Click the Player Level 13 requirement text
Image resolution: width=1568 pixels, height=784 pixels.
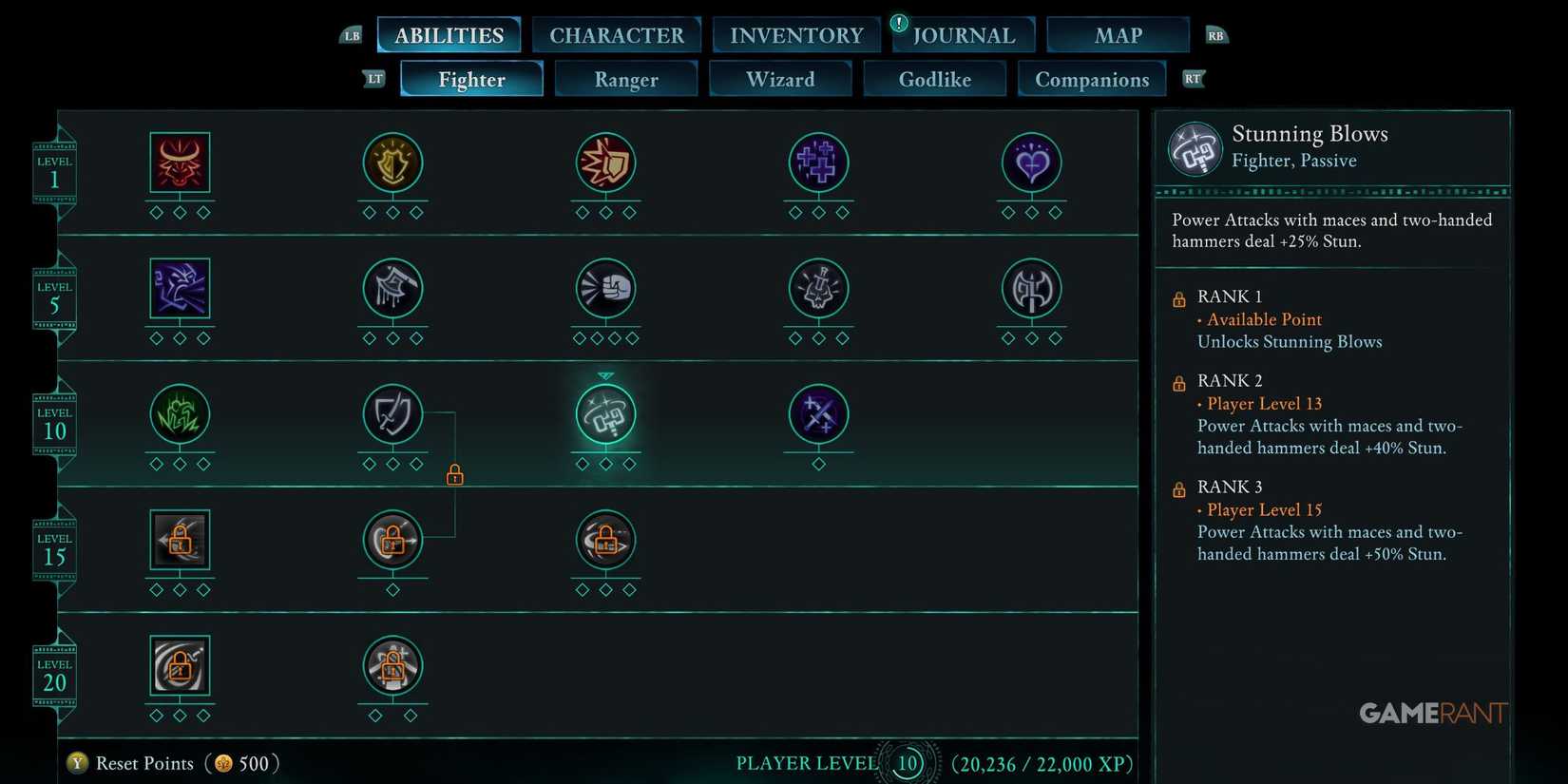[1264, 404]
